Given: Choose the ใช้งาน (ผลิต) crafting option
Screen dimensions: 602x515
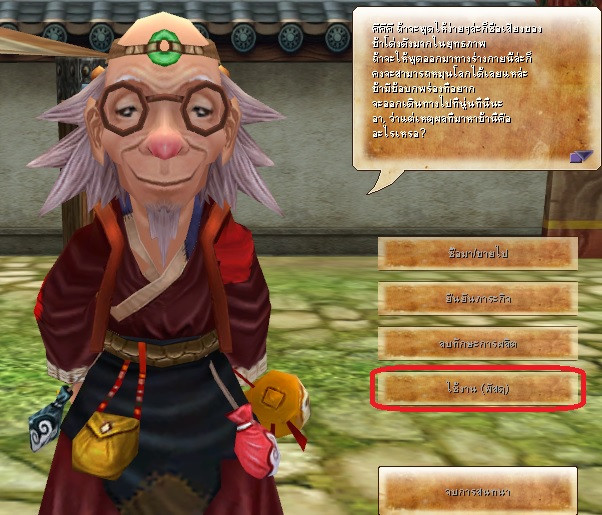Looking at the screenshot, I should pyautogui.click(x=479, y=388).
